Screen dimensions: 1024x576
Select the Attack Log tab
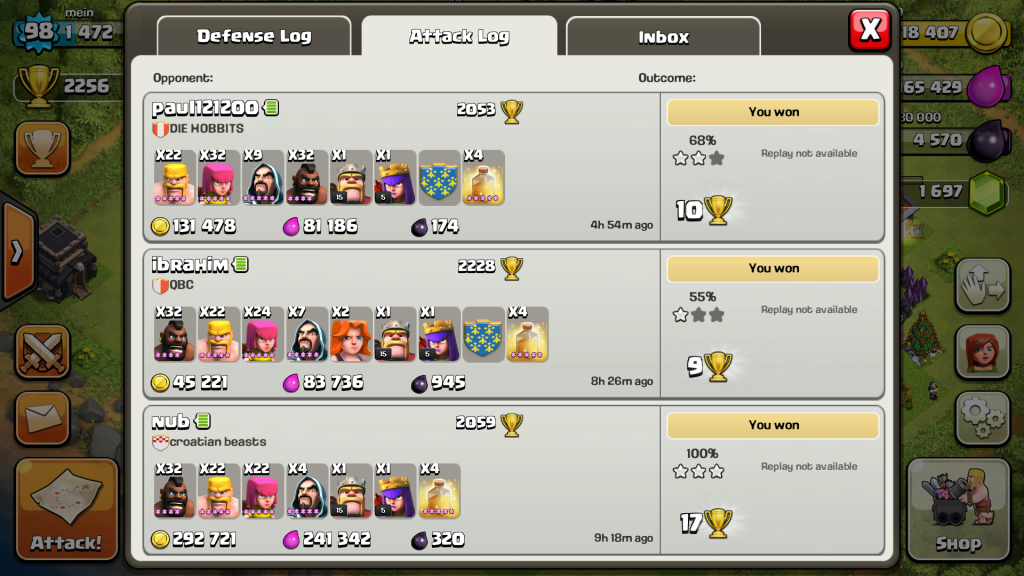(459, 37)
